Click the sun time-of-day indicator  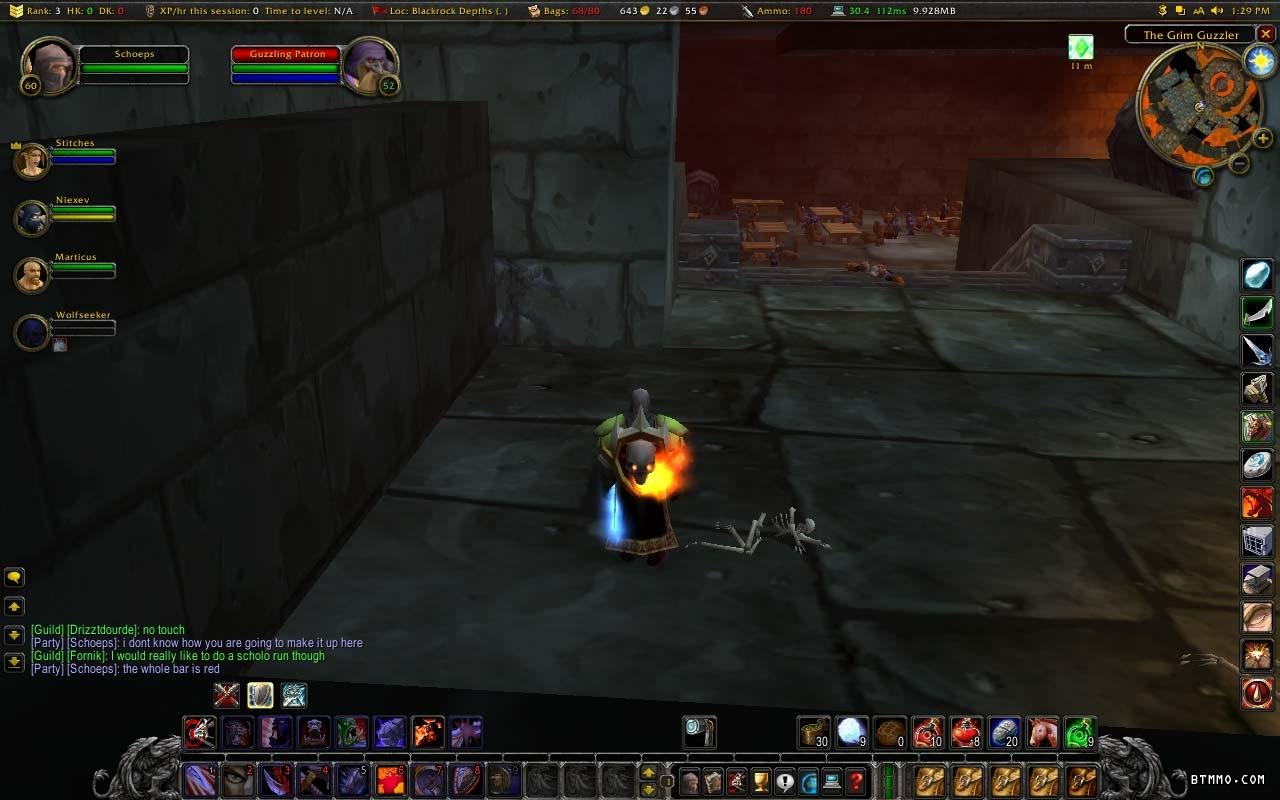click(1259, 61)
